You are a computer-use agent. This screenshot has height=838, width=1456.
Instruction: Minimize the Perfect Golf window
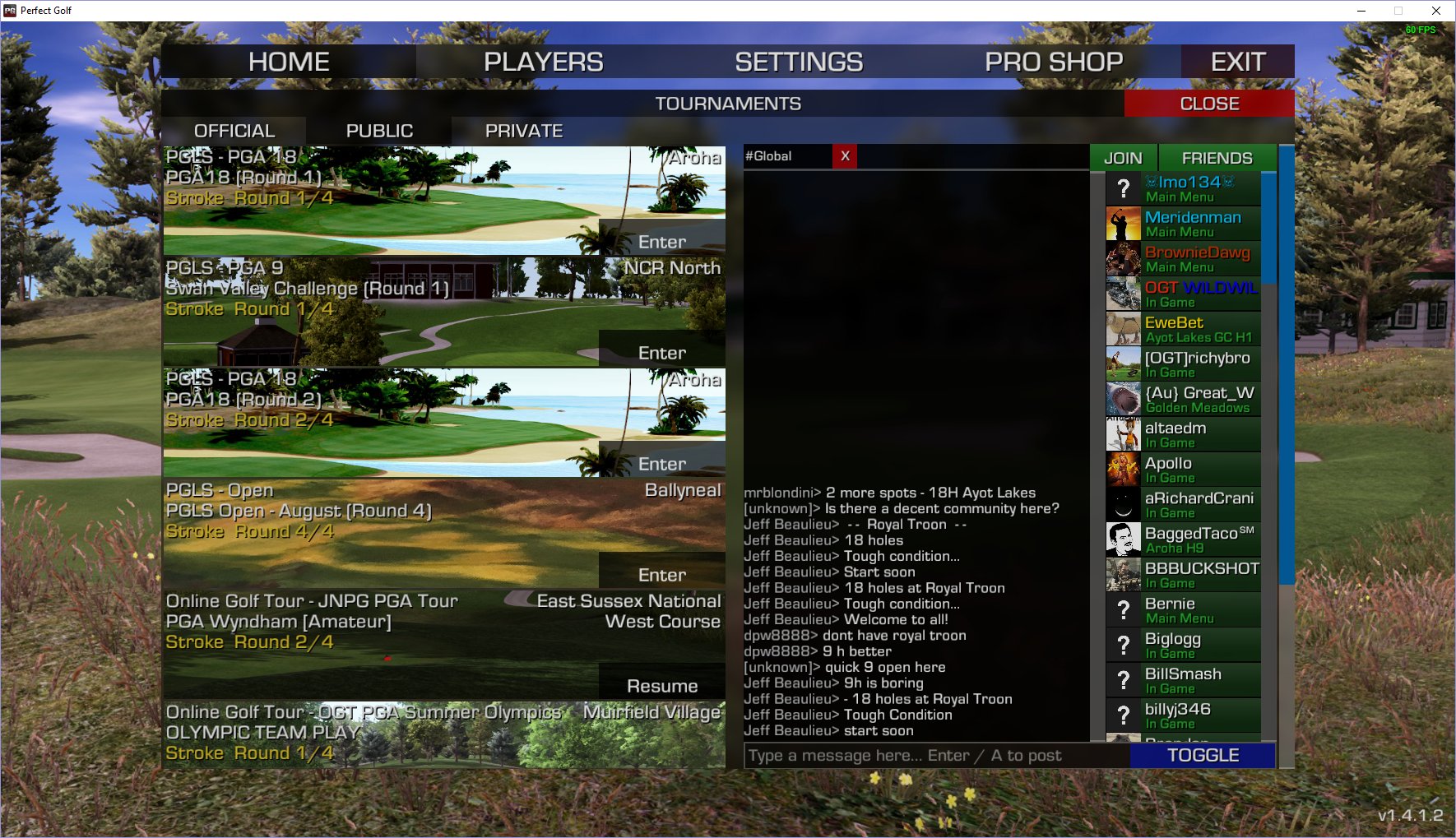click(1361, 11)
